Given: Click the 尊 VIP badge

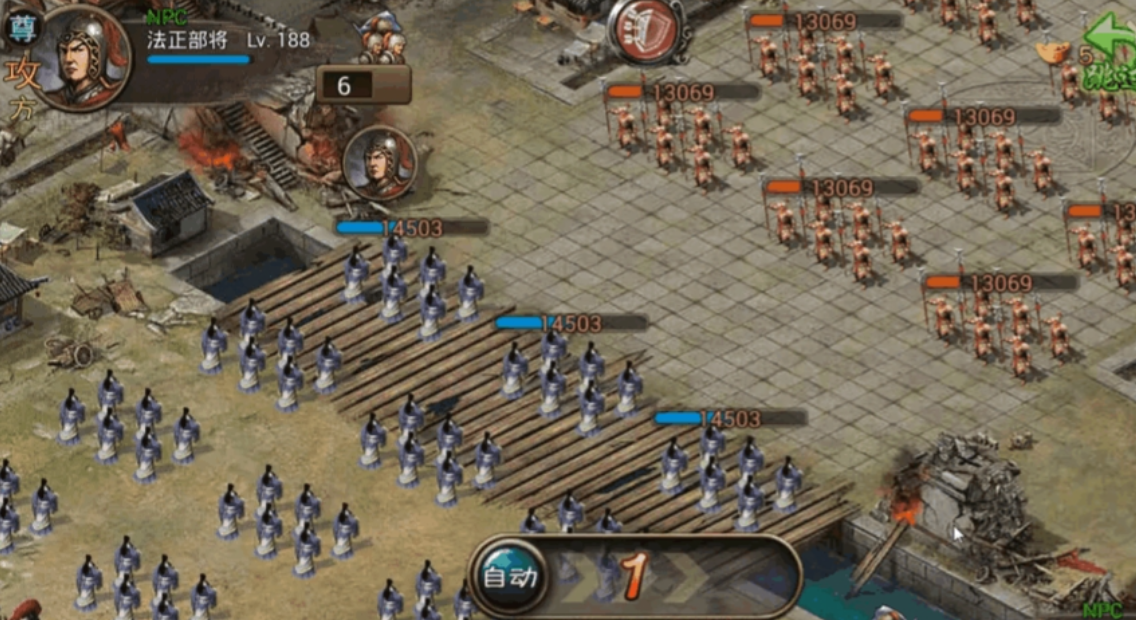Looking at the screenshot, I should [x=20, y=27].
